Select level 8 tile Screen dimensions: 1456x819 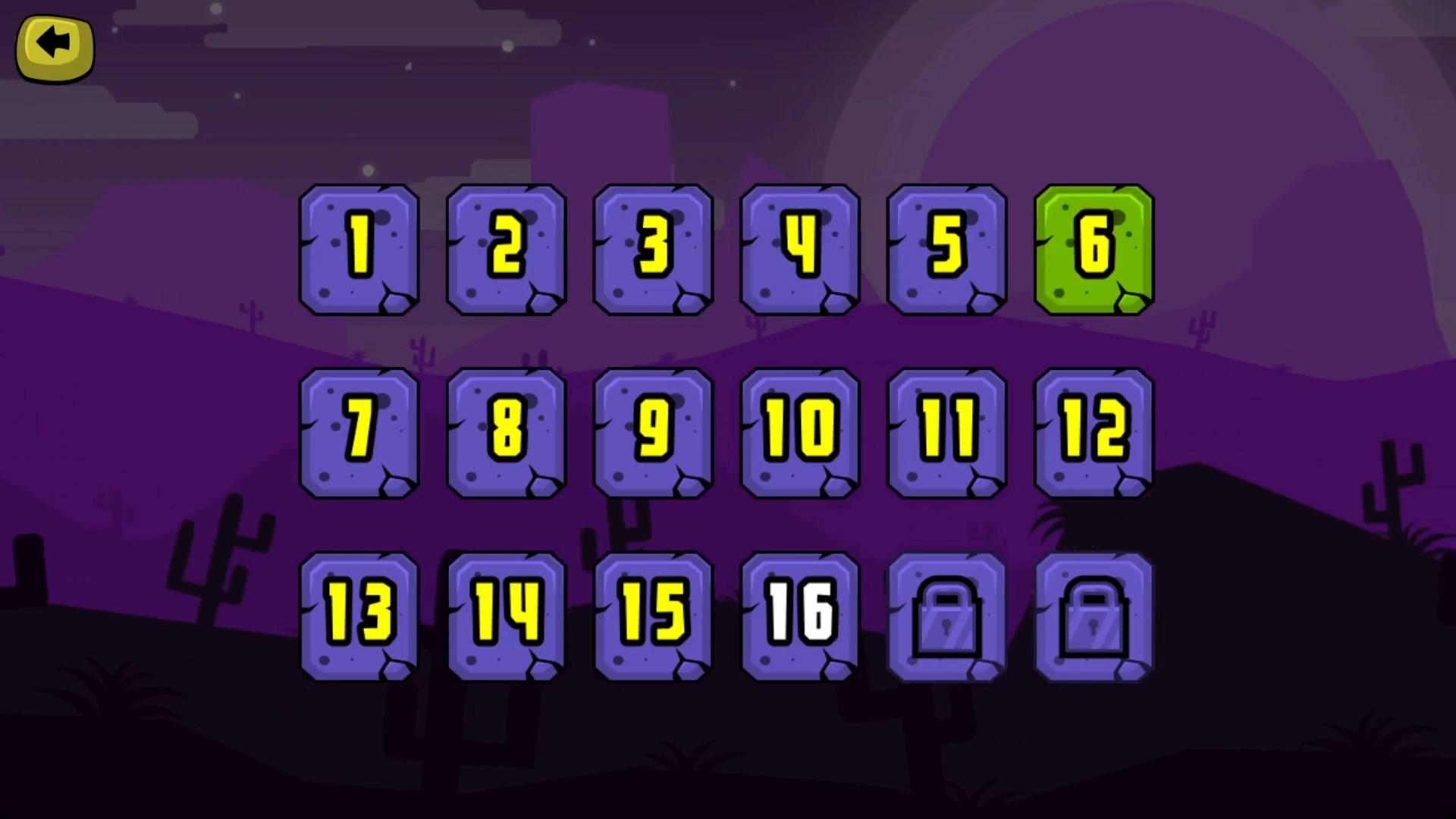click(x=505, y=434)
